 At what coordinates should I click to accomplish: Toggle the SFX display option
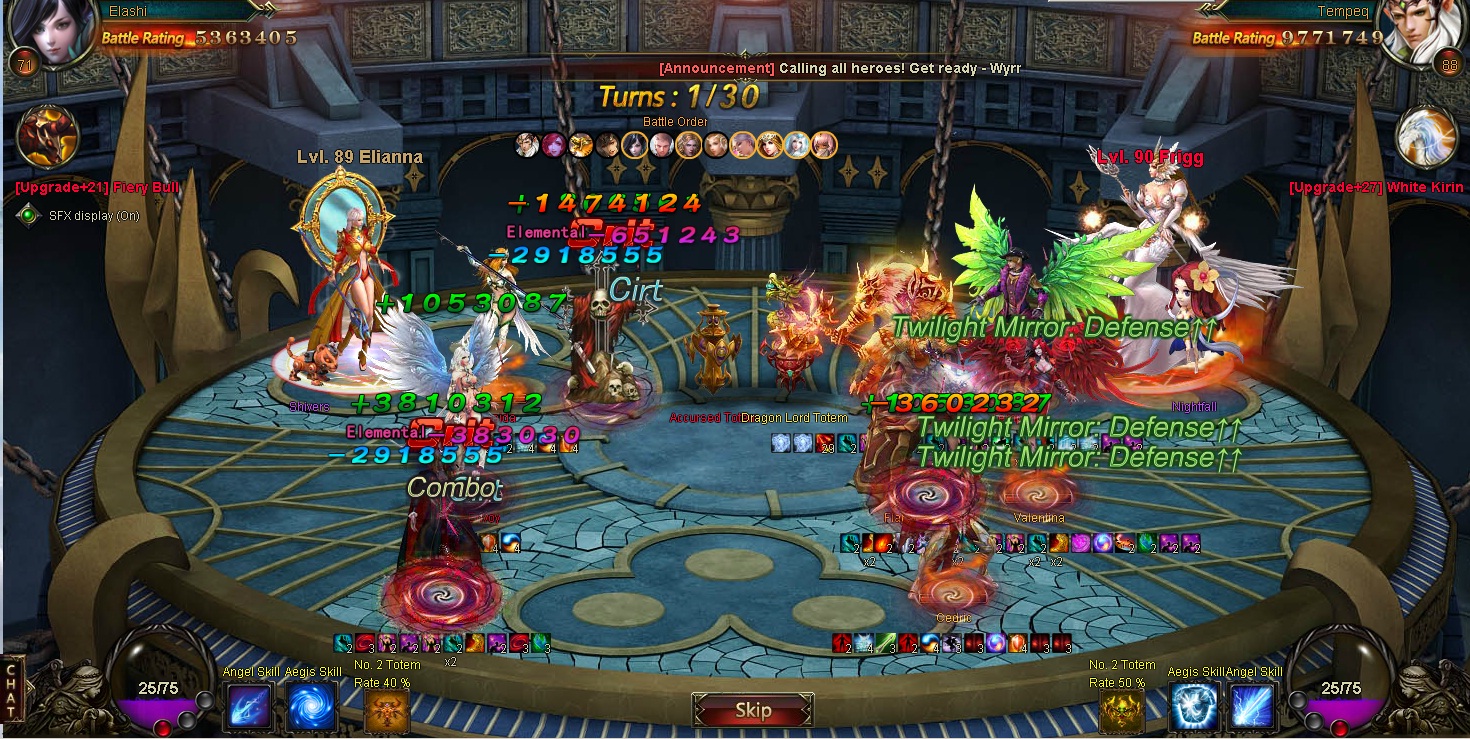click(28, 215)
